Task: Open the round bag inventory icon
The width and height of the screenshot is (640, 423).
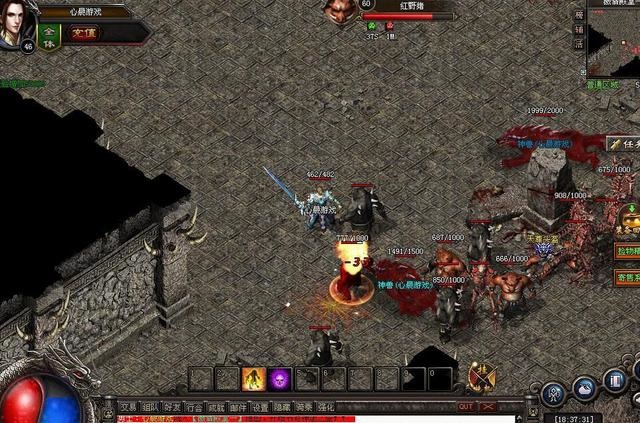Action: coord(585,387)
